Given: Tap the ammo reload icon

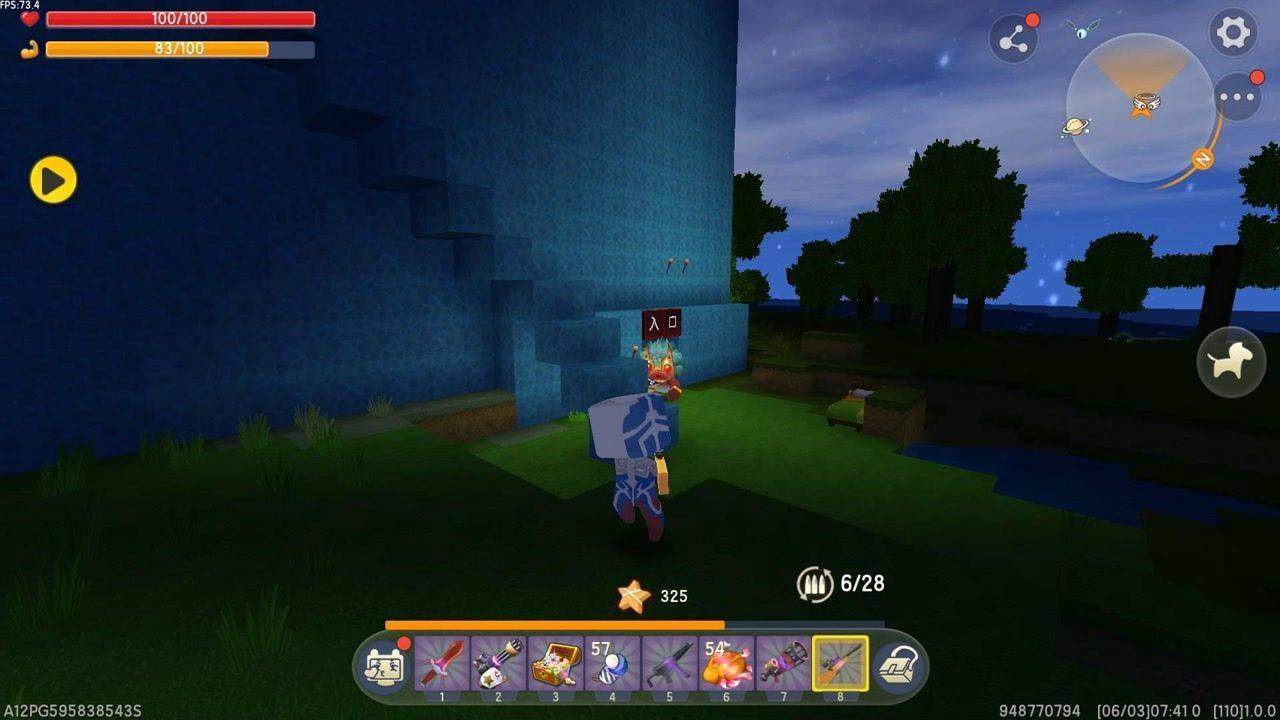Looking at the screenshot, I should 814,584.
